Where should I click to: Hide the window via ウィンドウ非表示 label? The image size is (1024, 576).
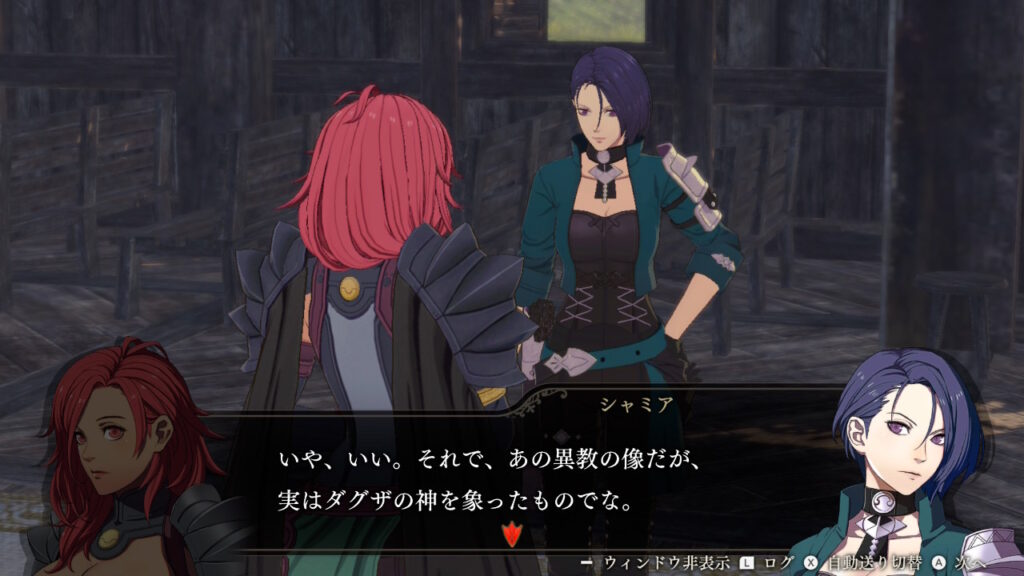click(x=665, y=563)
